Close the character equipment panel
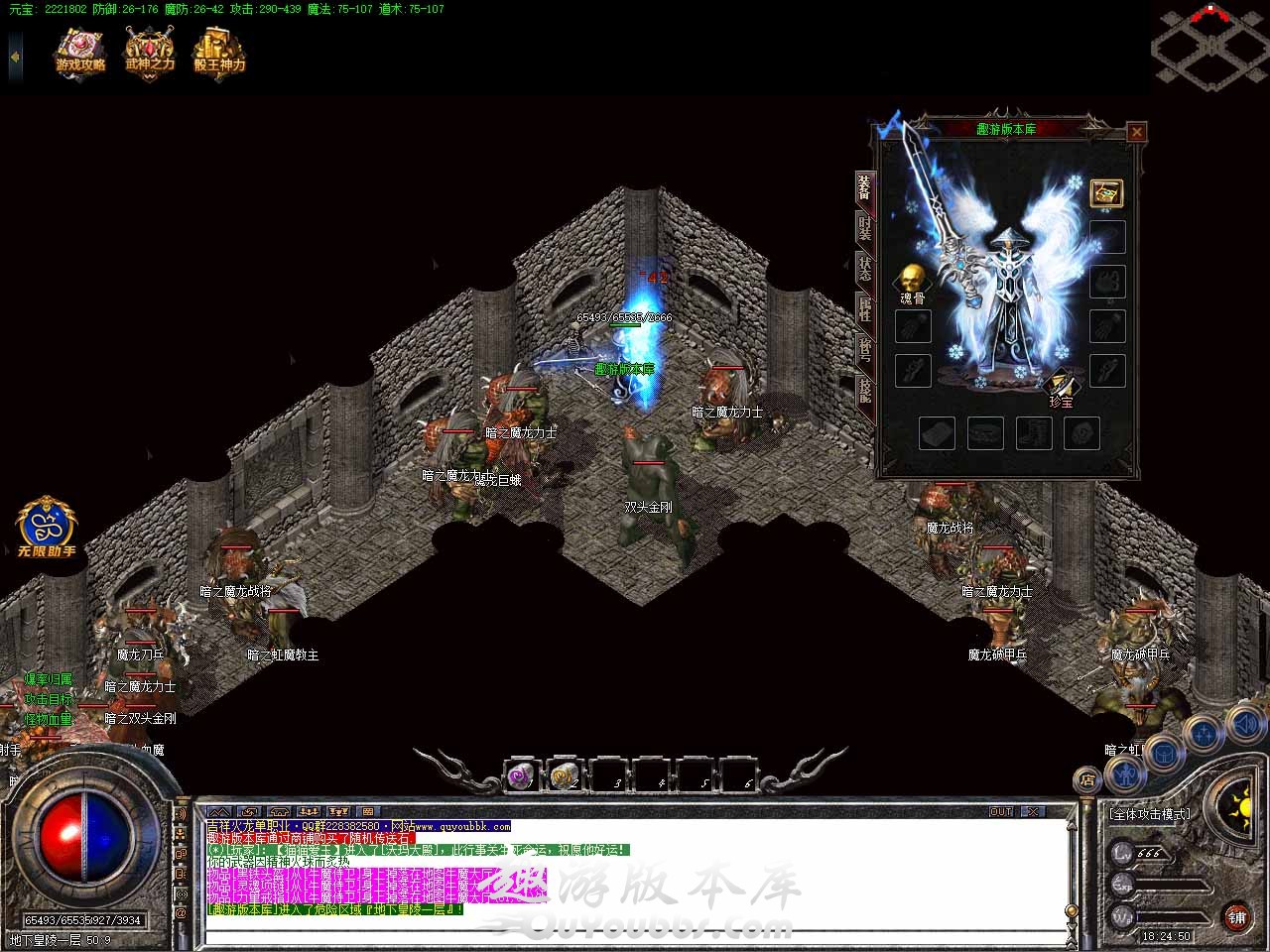1270x952 pixels. click(x=1137, y=131)
